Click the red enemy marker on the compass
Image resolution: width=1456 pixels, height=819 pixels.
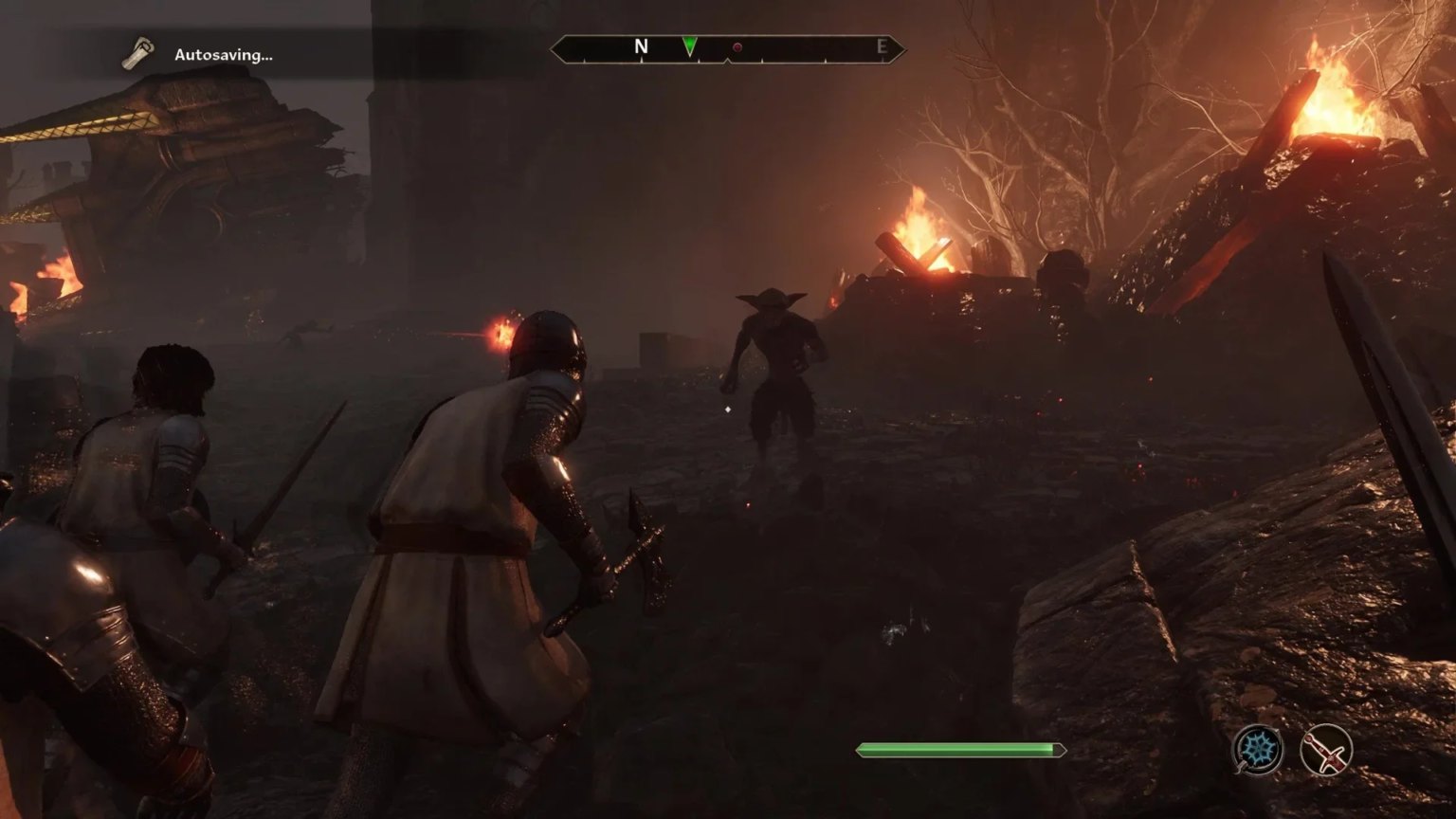coord(737,47)
